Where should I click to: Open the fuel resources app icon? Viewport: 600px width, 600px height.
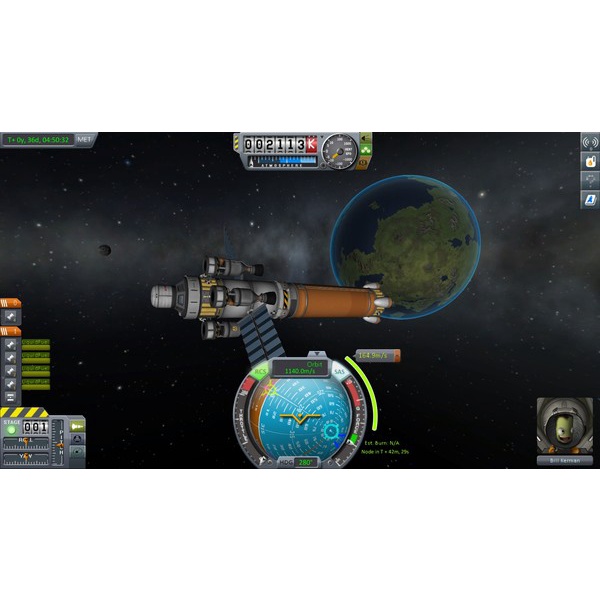(590, 161)
